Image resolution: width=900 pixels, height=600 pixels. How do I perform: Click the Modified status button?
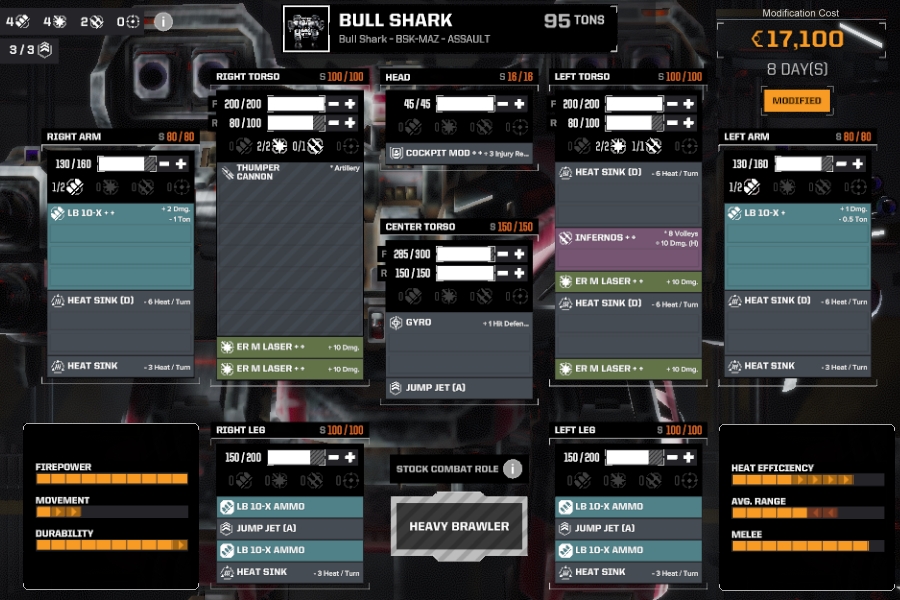796,100
